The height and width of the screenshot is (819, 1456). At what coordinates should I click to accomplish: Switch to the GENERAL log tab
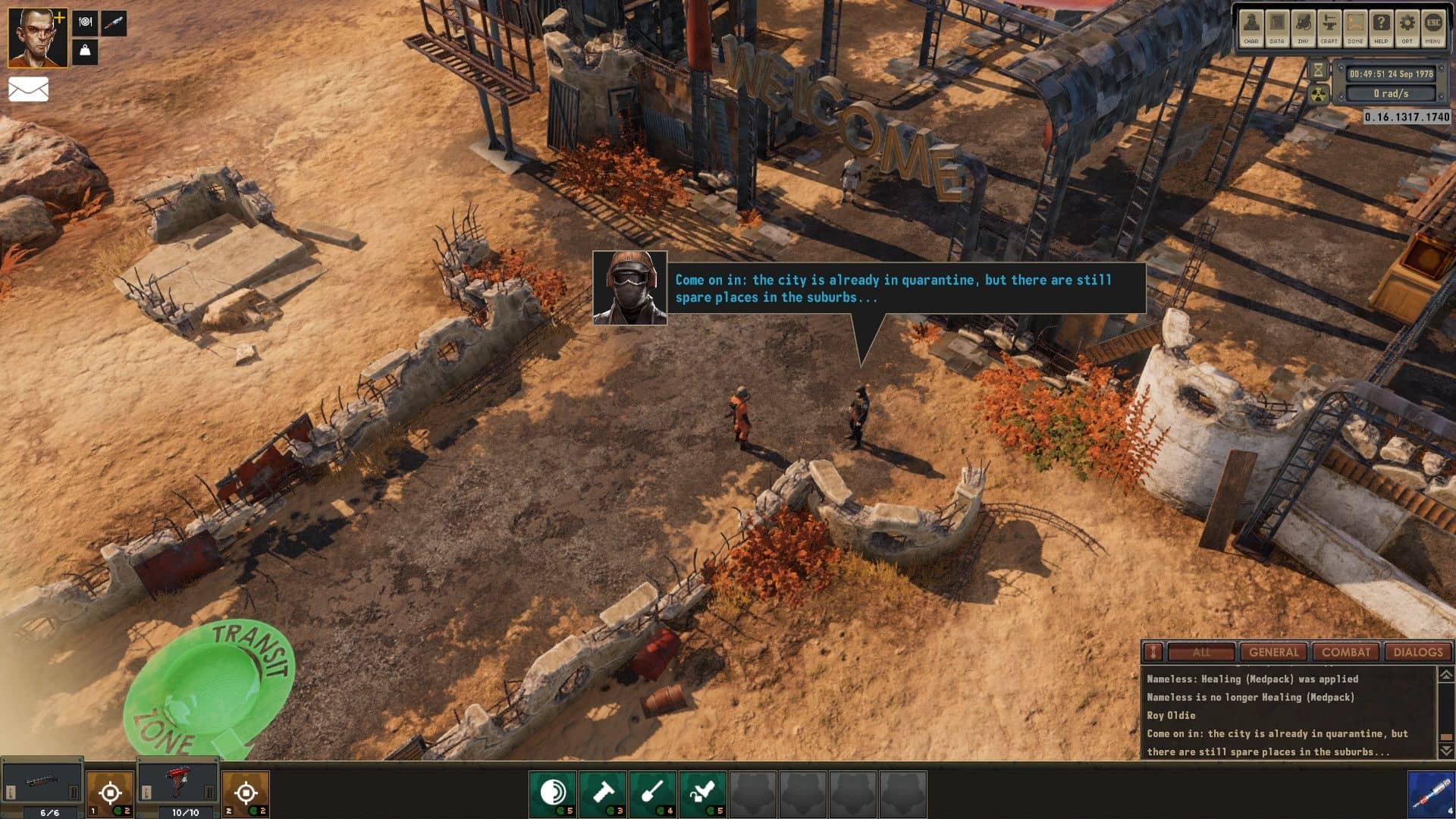coord(1273,652)
